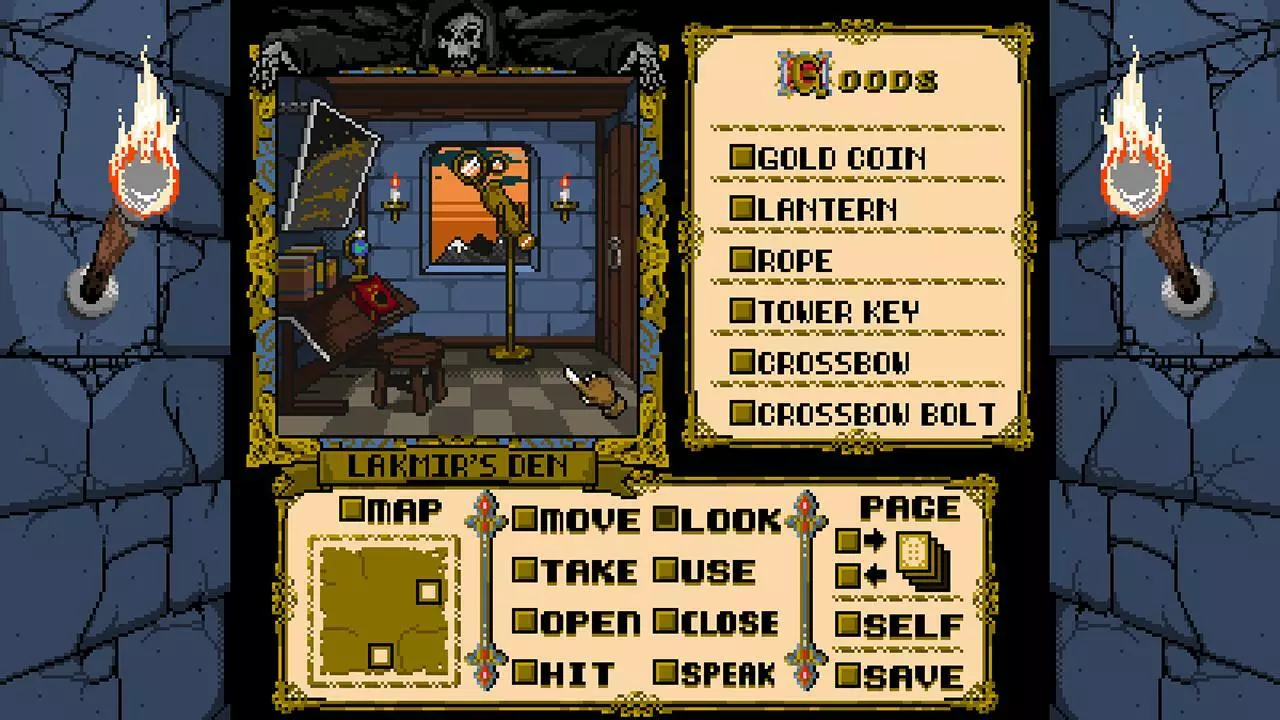Select the SAVE command
Screen dimensions: 1280x720
pos(849,673)
